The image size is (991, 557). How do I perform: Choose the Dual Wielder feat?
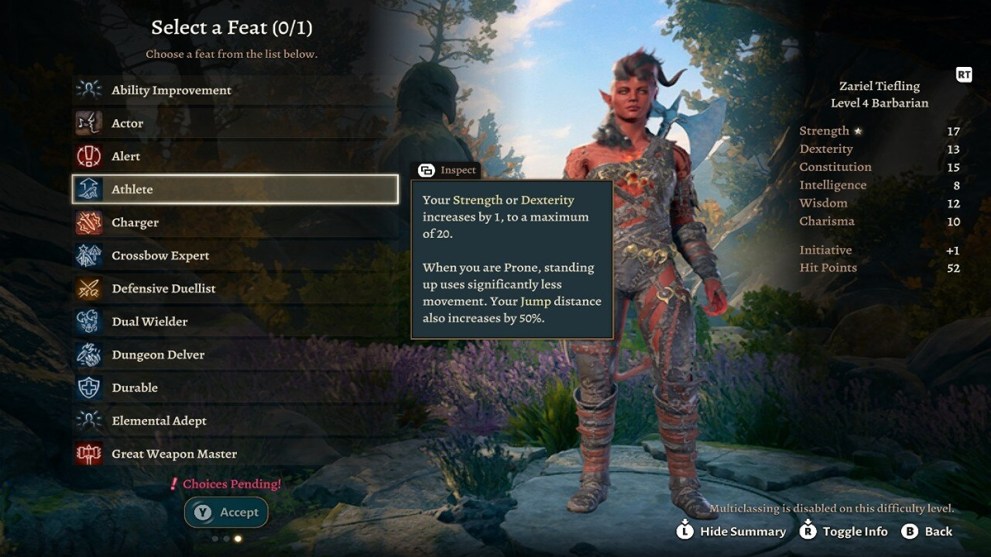click(x=149, y=321)
